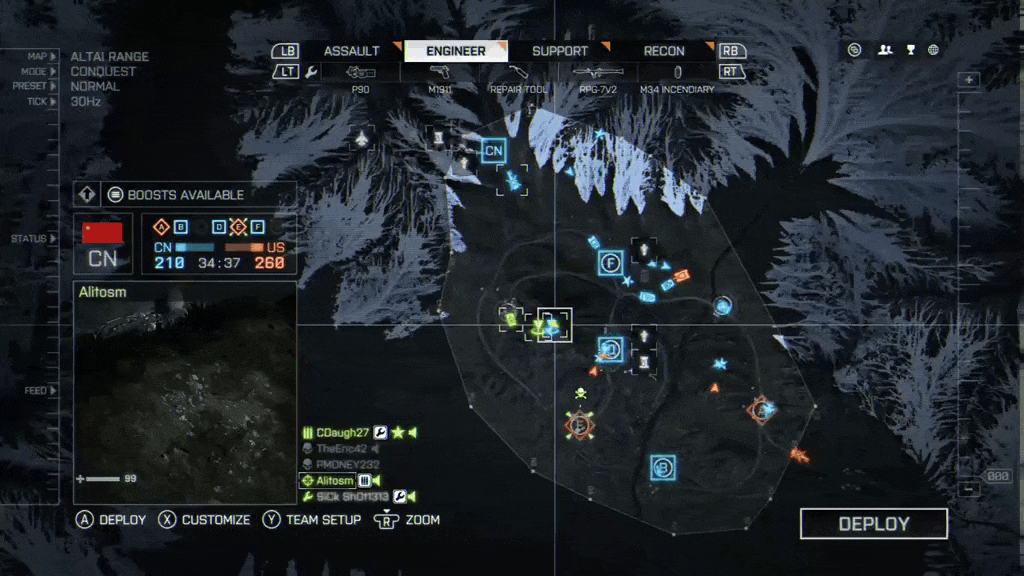The width and height of the screenshot is (1024, 576).
Task: Click the large Deploy button
Action: (873, 524)
